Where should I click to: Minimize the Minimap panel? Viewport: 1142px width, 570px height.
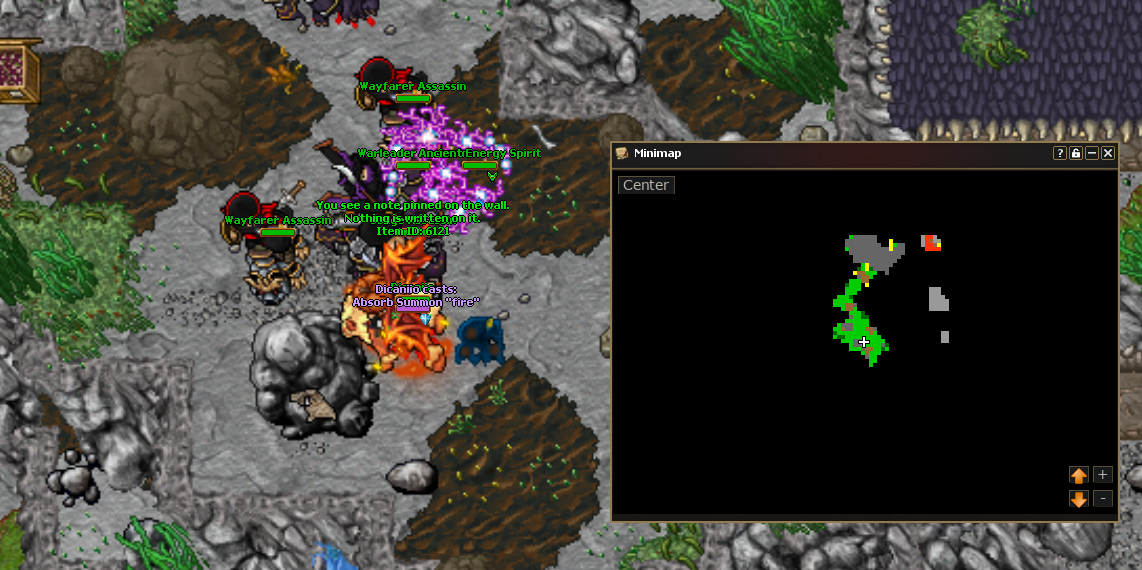pos(1092,153)
